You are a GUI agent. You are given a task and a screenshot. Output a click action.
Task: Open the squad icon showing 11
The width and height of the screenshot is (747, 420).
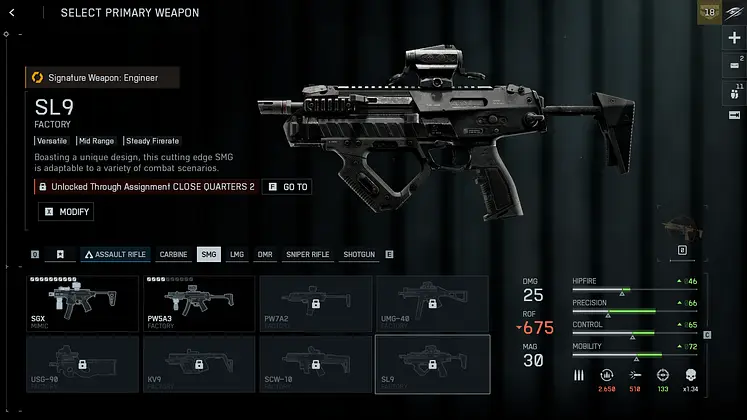[x=734, y=93]
